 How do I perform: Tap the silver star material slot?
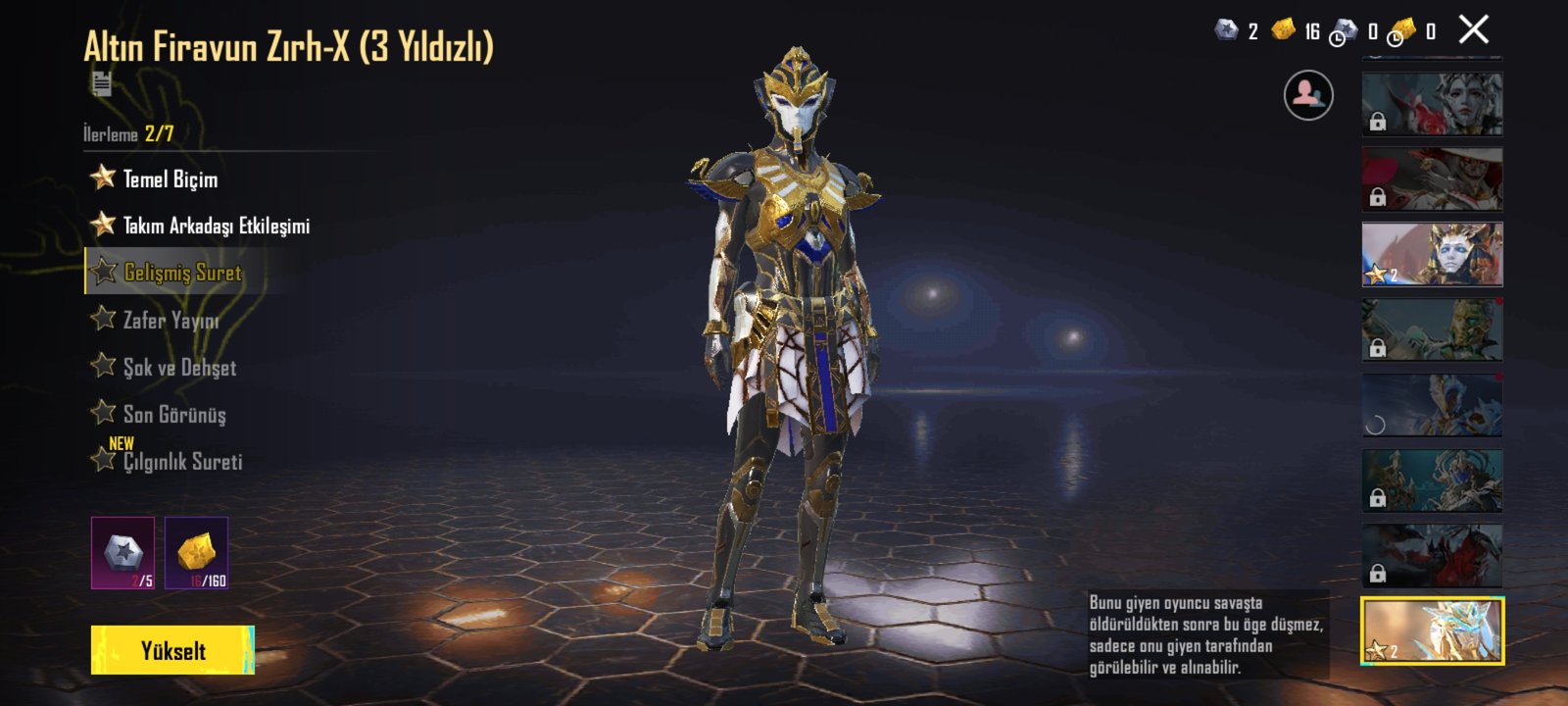coord(123,553)
